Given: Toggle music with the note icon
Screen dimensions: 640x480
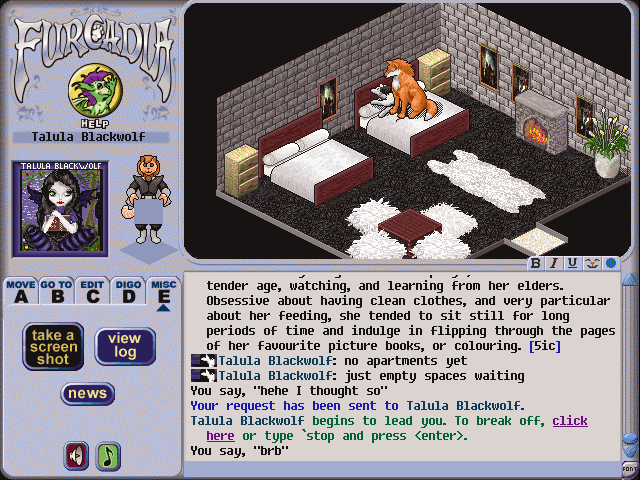Looking at the screenshot, I should tap(107, 456).
